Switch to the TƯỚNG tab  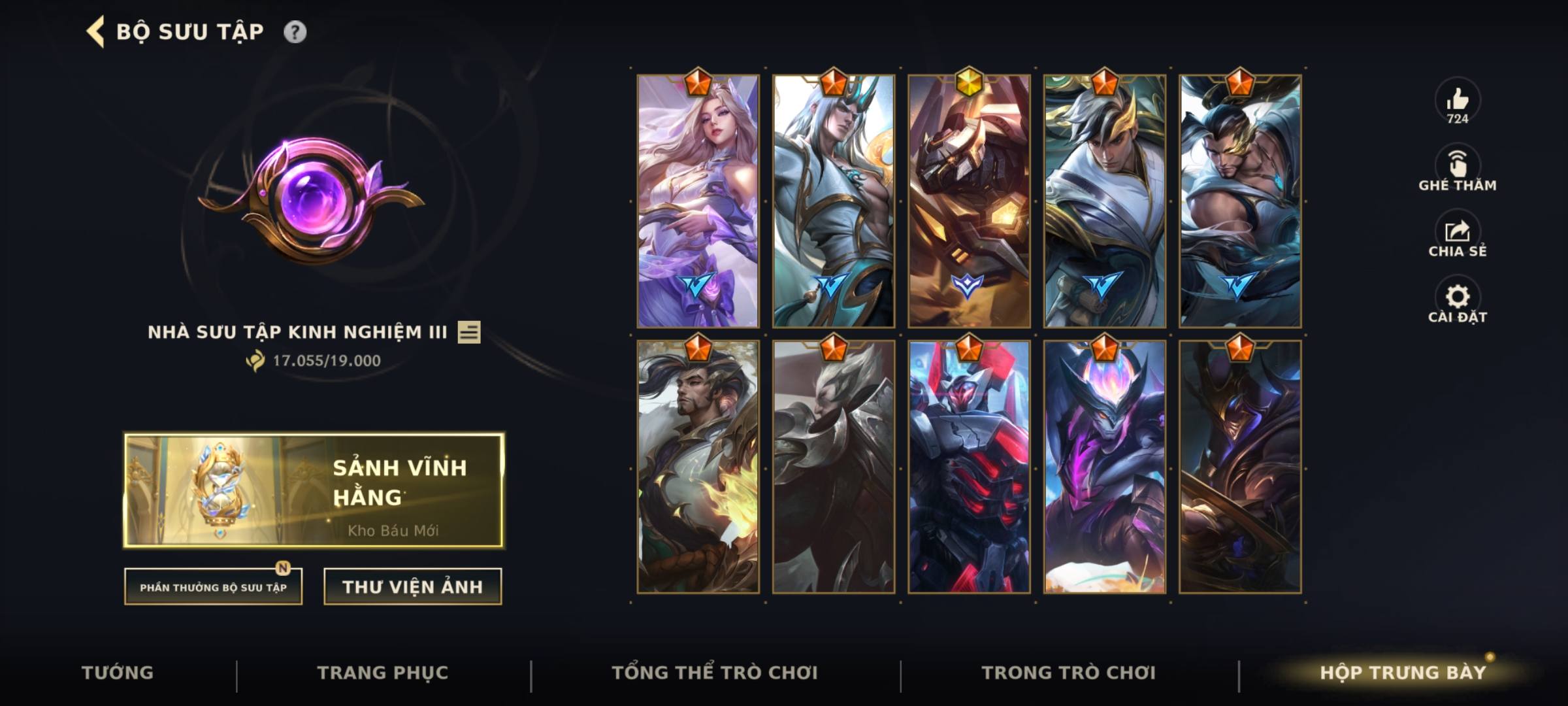click(119, 671)
